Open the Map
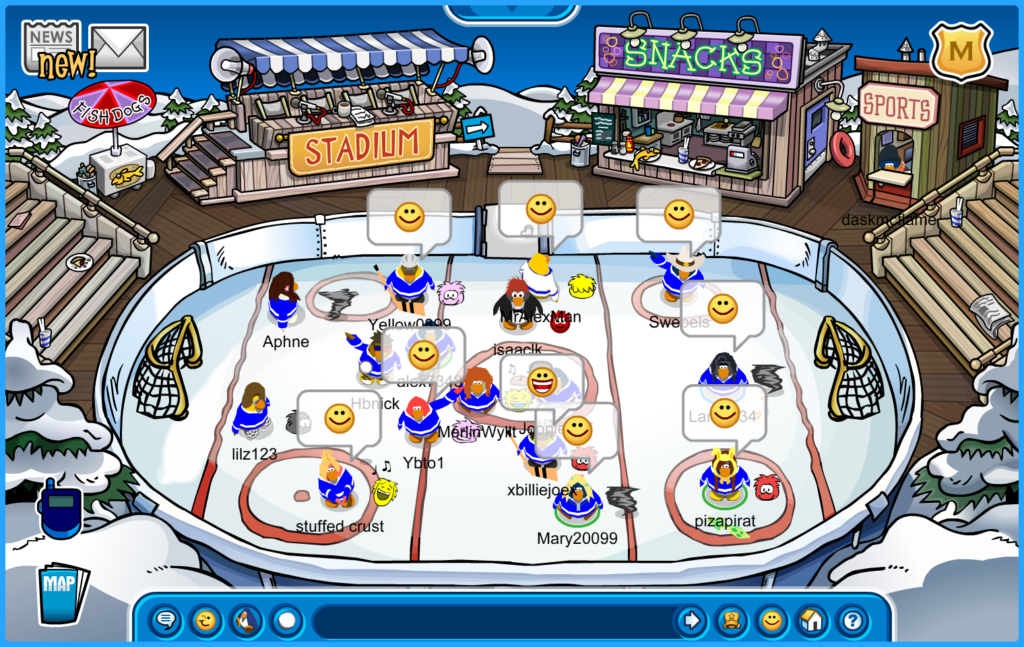This screenshot has width=1024, height=647. point(62,592)
